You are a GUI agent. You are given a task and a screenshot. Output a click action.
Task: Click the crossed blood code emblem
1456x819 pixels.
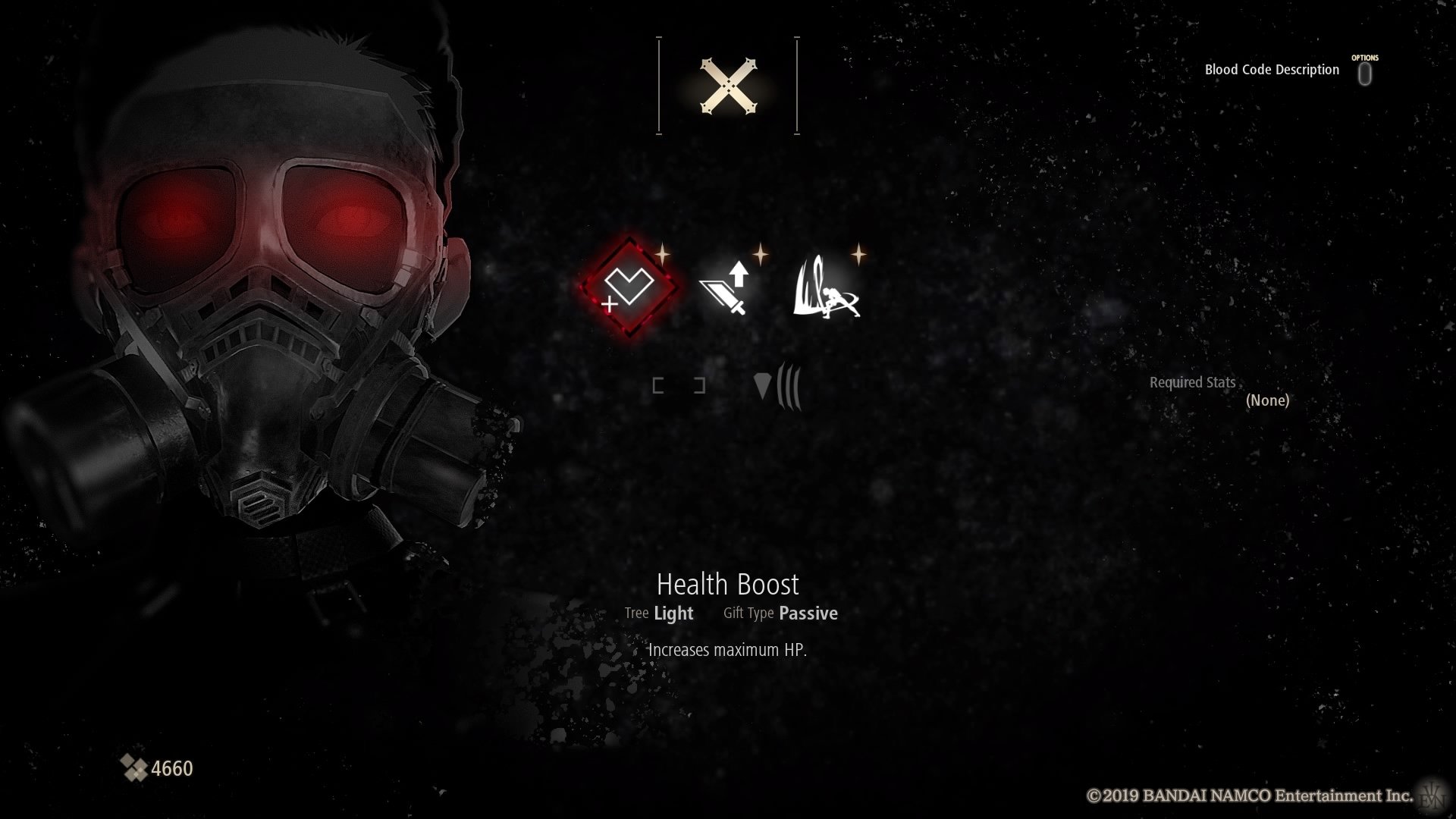click(x=728, y=86)
